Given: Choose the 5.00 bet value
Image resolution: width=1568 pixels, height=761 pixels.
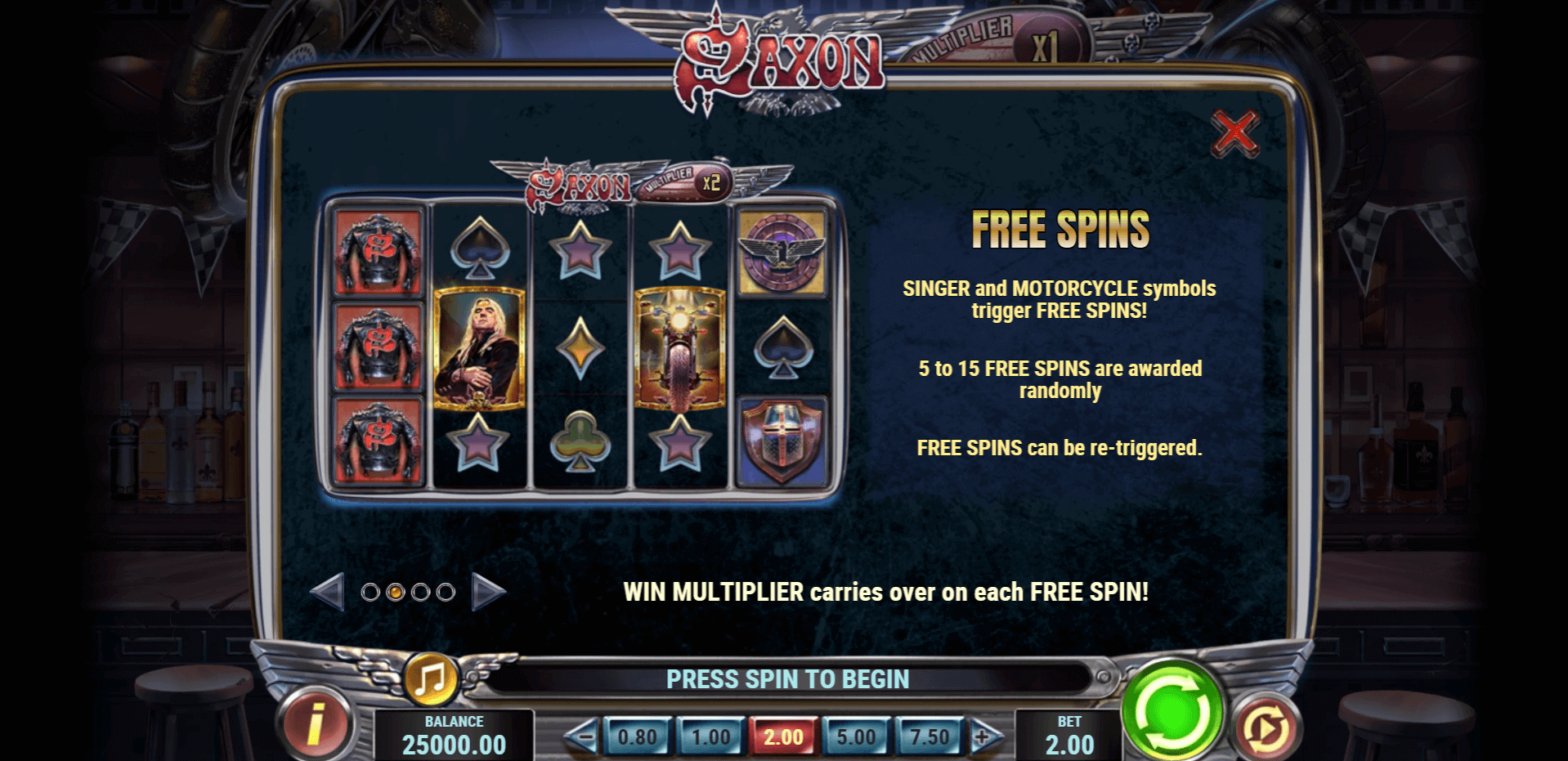Looking at the screenshot, I should coord(856,737).
